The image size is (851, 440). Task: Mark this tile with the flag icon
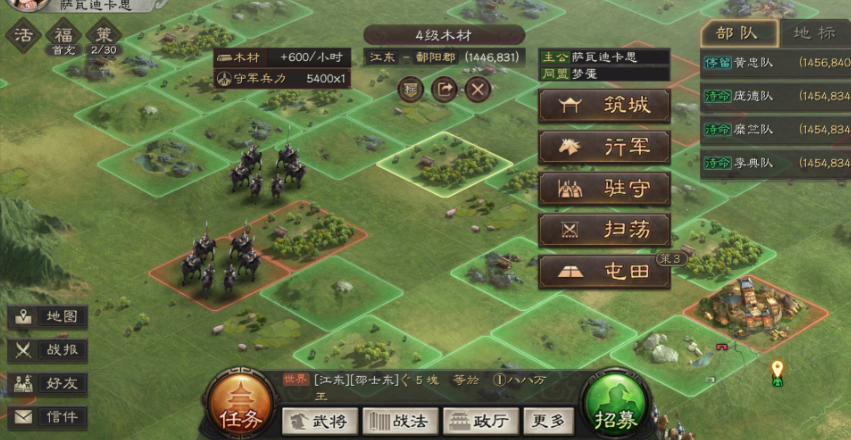pos(410,89)
